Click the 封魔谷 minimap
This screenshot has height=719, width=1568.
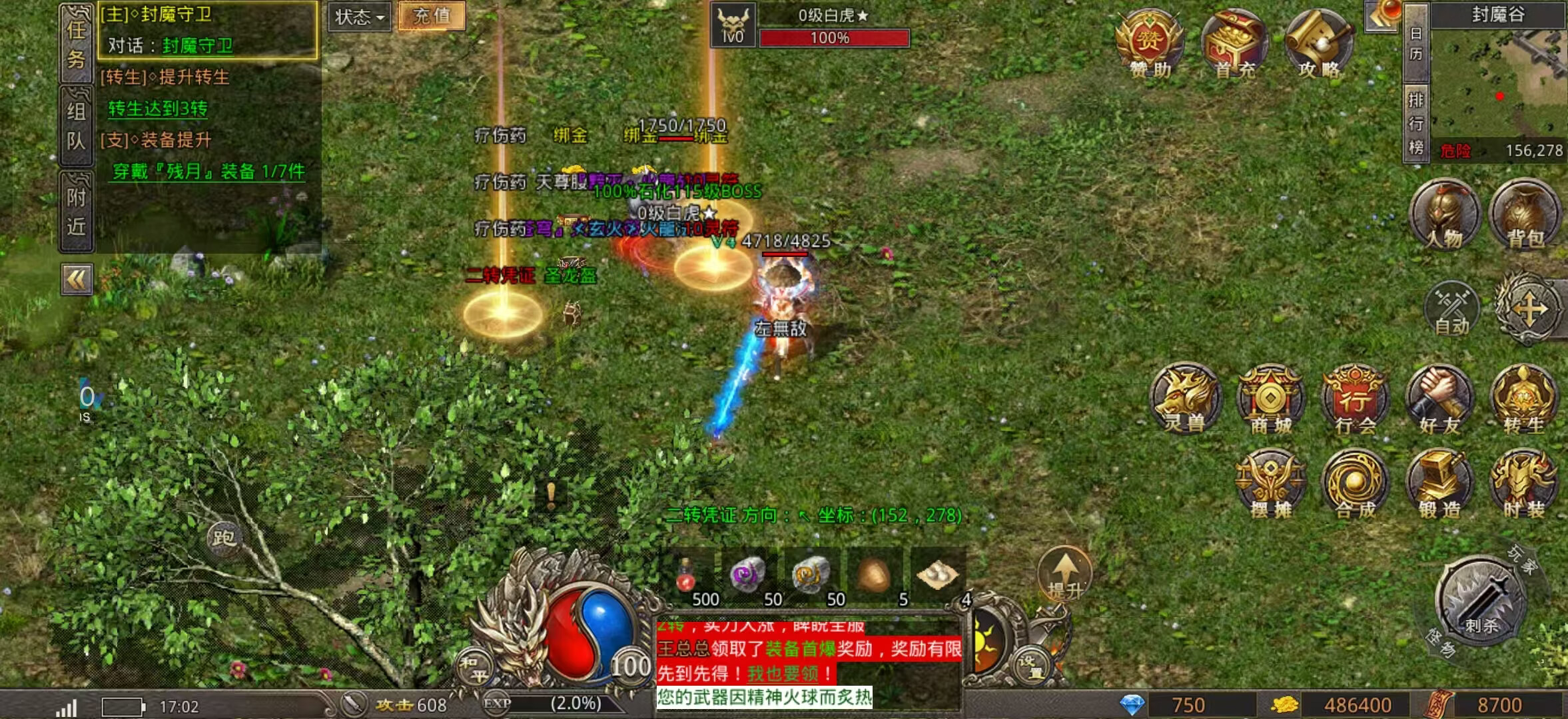[1498, 83]
